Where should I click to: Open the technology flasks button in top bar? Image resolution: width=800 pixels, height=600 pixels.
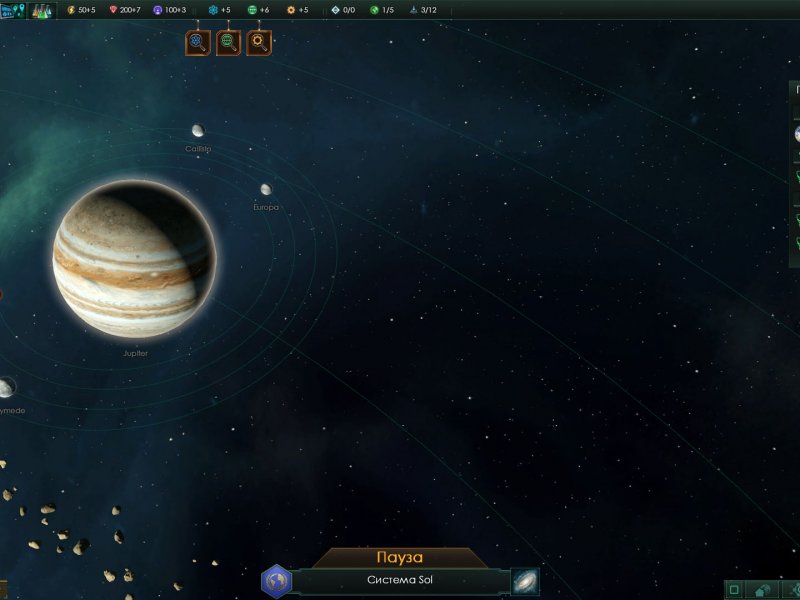[42, 11]
